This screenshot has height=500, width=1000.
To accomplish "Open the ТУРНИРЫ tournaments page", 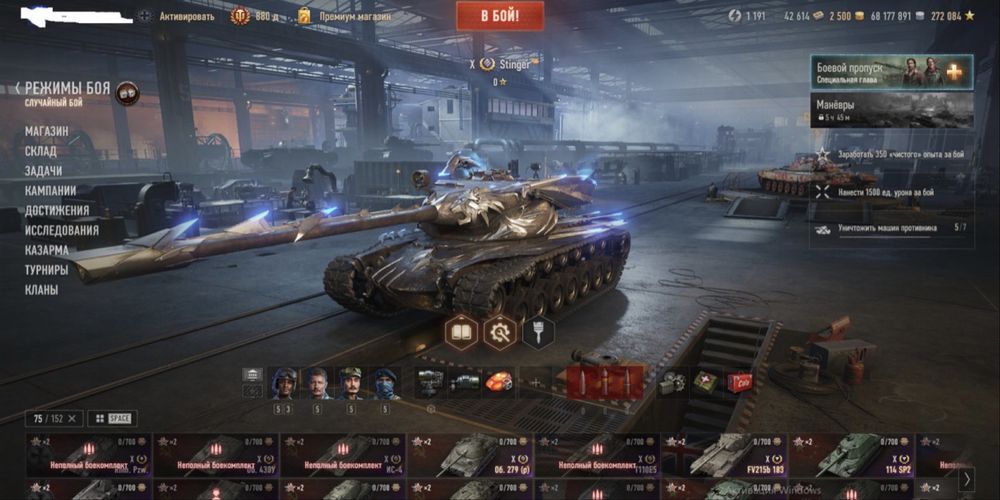I will point(47,270).
